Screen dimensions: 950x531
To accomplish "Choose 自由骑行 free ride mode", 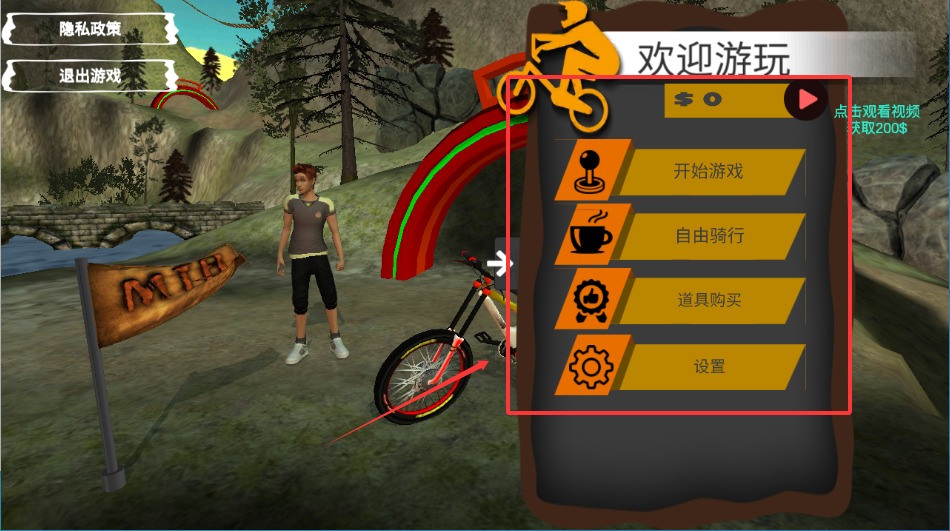I will coord(708,237).
